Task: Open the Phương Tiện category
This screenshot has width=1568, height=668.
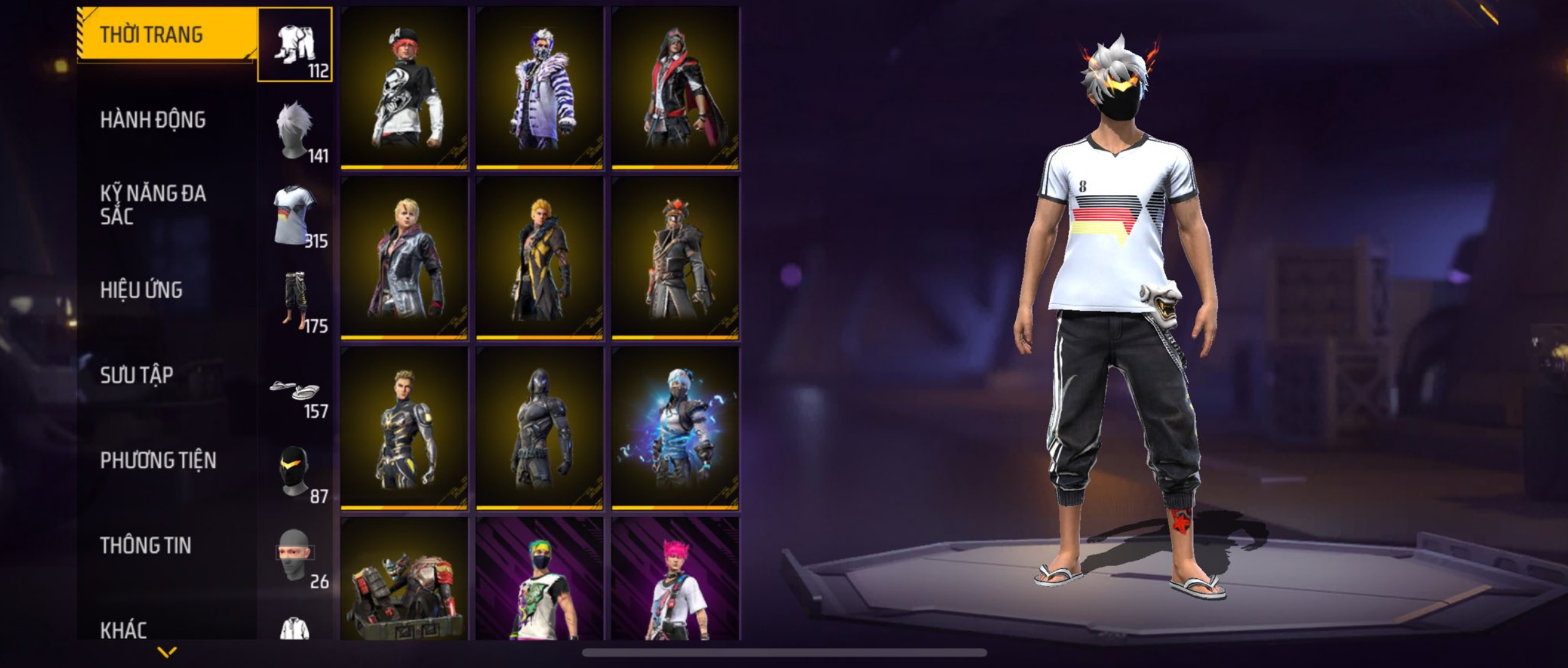Action: point(158,460)
